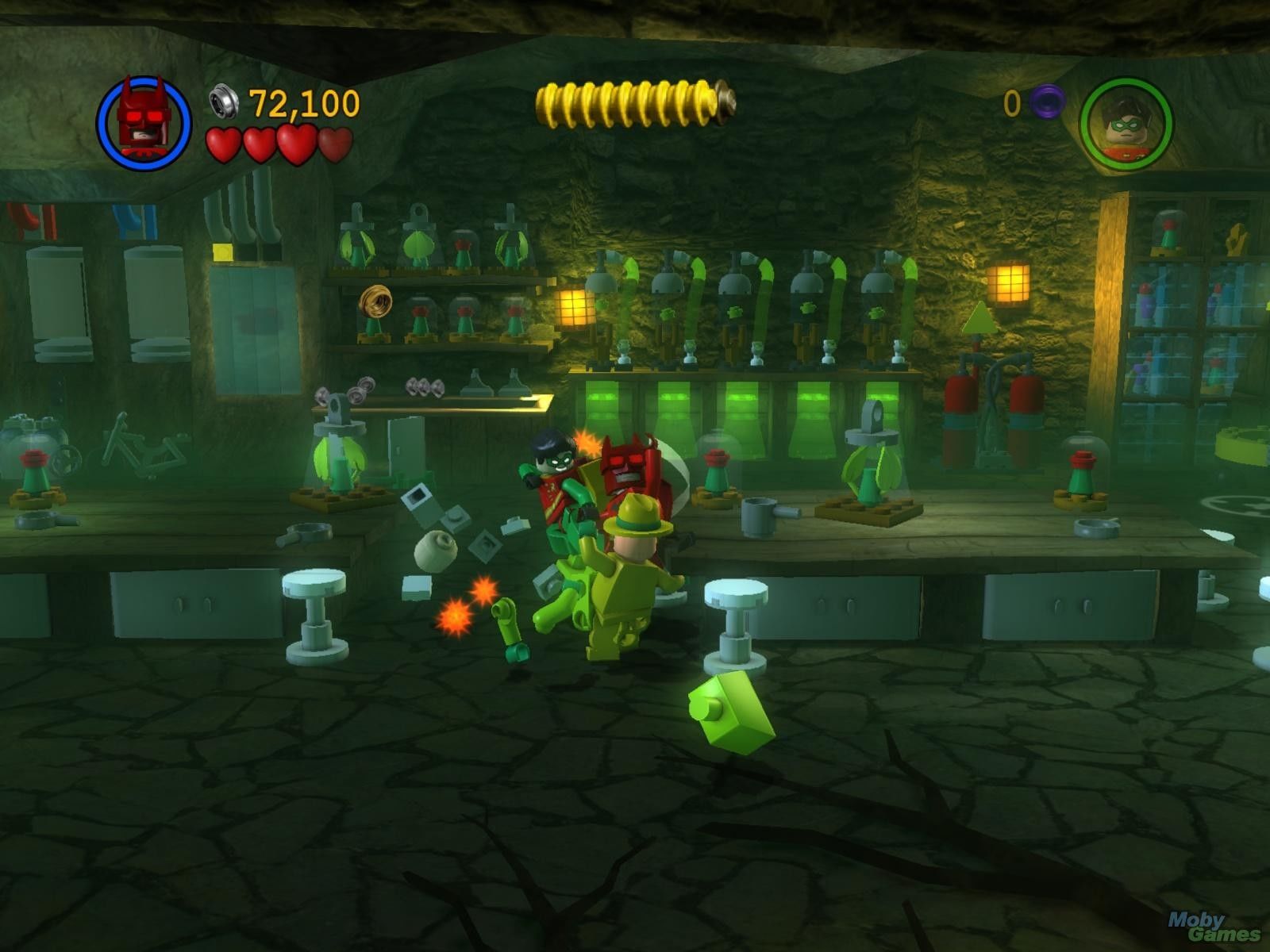The width and height of the screenshot is (1270, 952).
Task: Click the red Batman character portrait
Action: [144, 123]
